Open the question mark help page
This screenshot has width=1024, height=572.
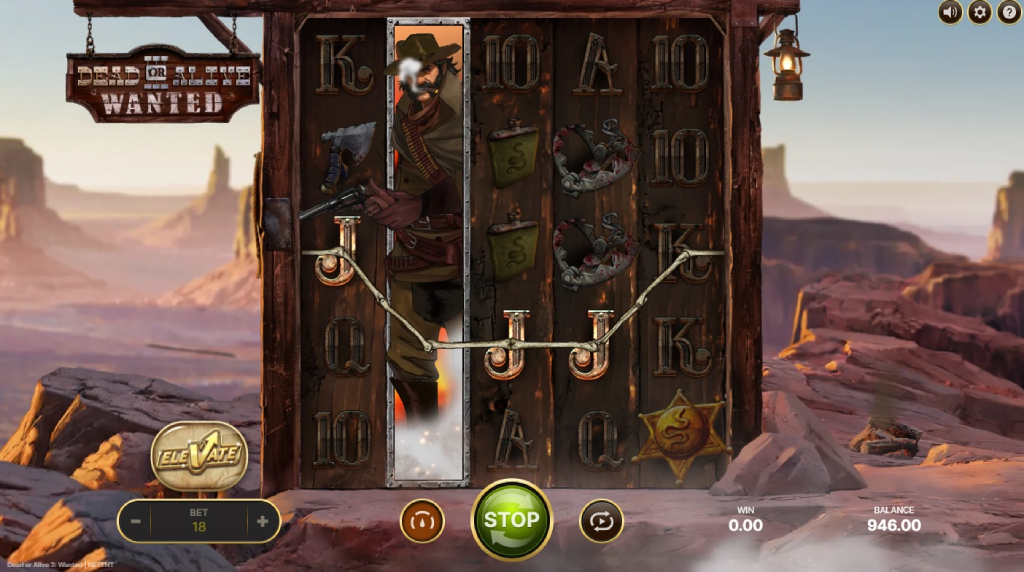(x=1008, y=12)
